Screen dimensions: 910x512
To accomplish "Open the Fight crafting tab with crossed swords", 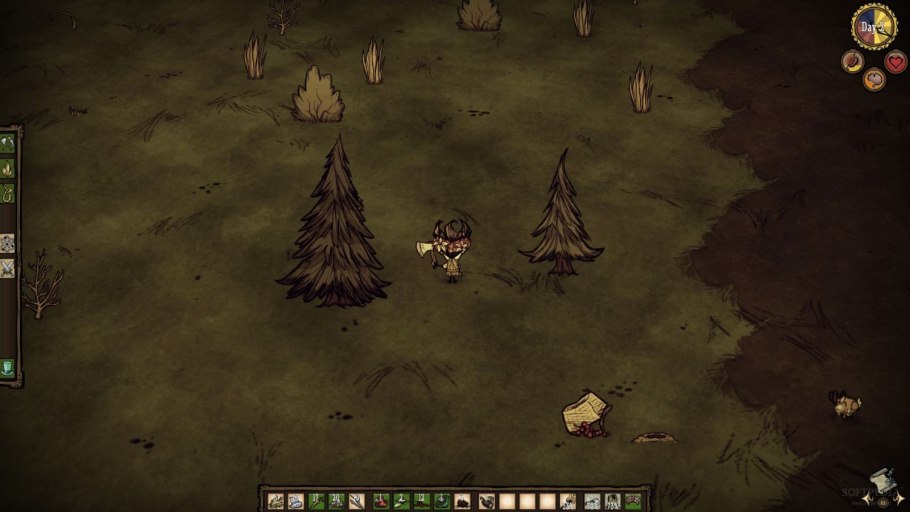I will pyautogui.click(x=8, y=268).
